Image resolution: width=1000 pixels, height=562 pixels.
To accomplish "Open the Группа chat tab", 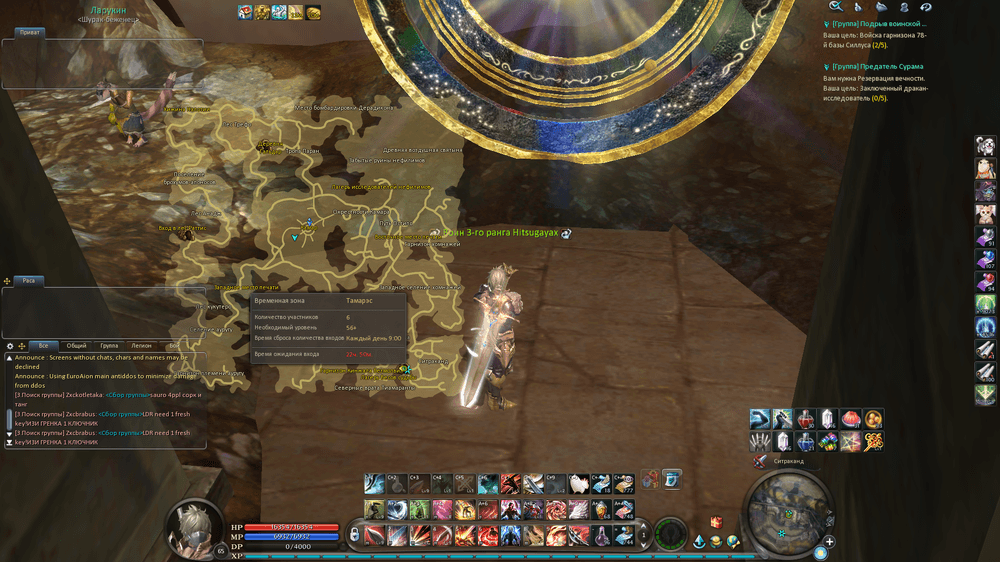I will [109, 345].
